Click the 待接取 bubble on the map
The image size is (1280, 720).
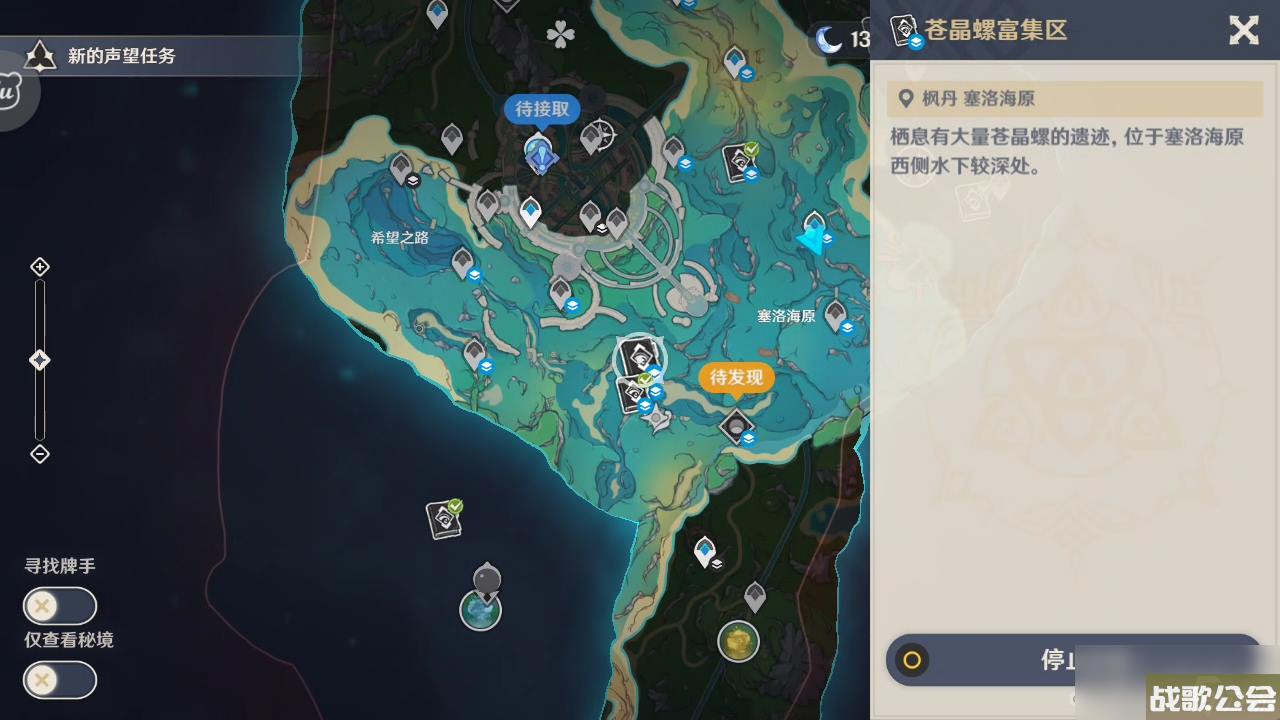(x=540, y=110)
